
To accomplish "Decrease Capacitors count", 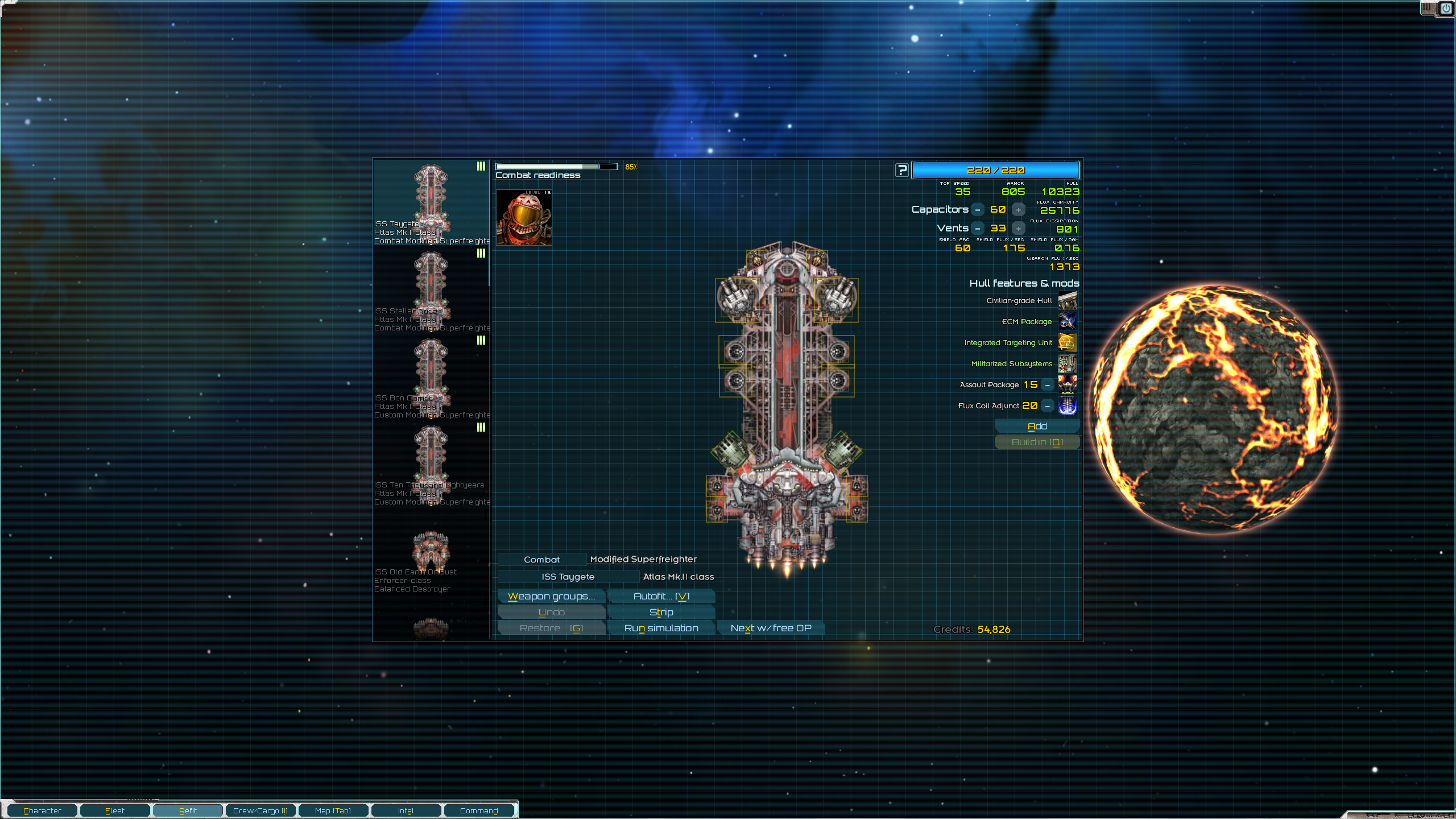I will pos(978,210).
